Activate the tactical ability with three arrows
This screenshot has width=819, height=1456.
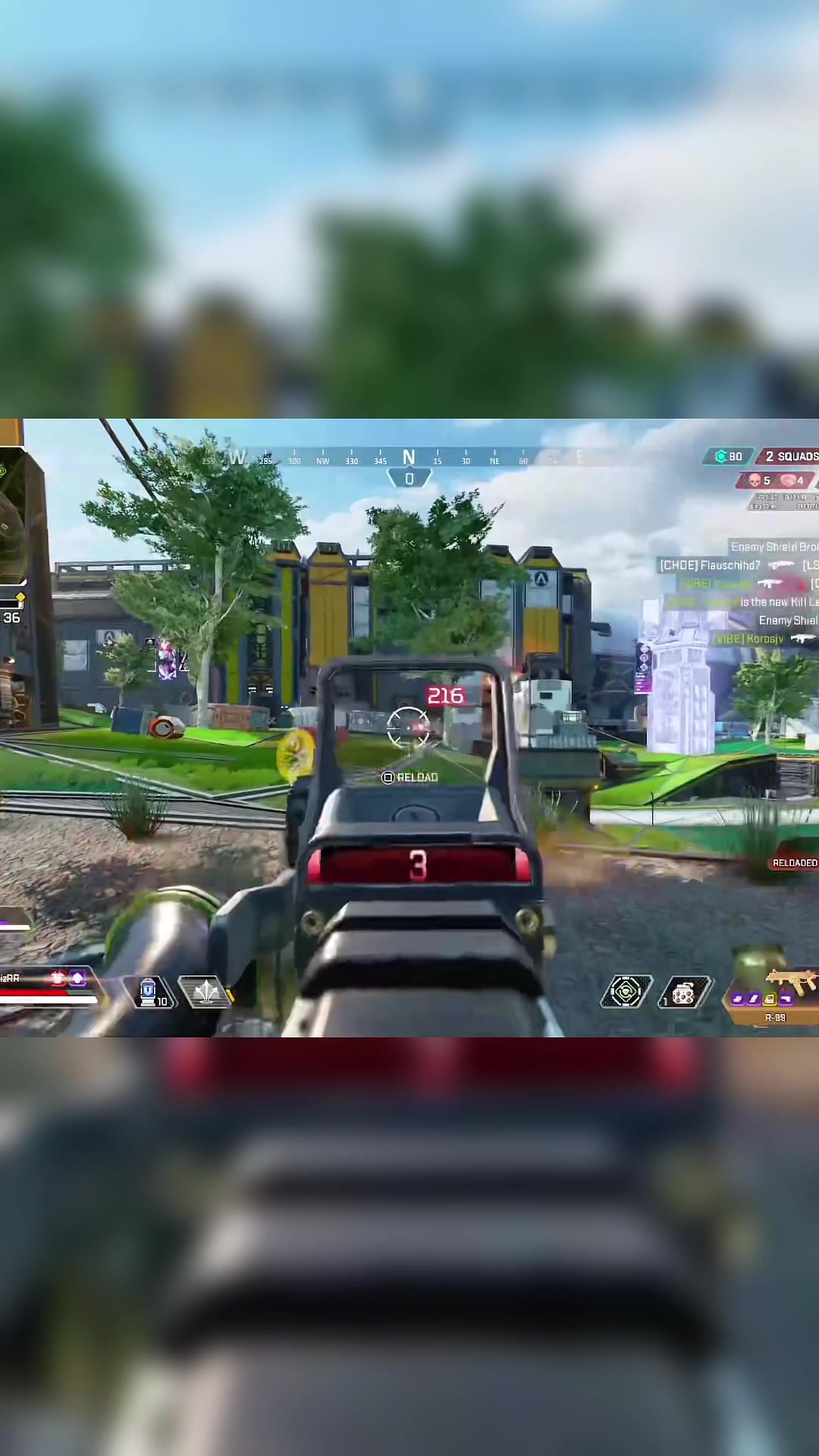[206, 992]
